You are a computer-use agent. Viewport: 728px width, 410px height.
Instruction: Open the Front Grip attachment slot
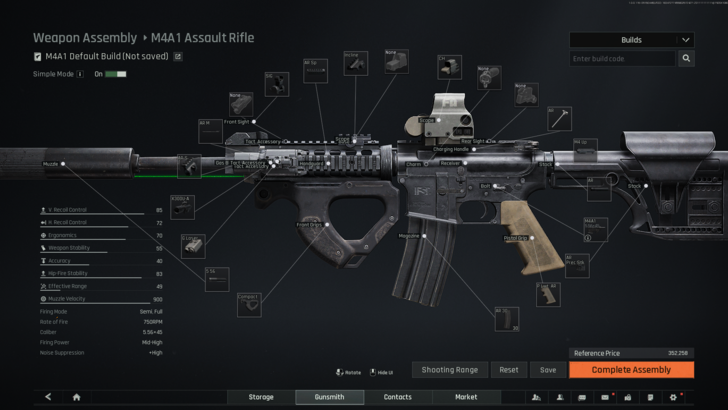pos(310,225)
